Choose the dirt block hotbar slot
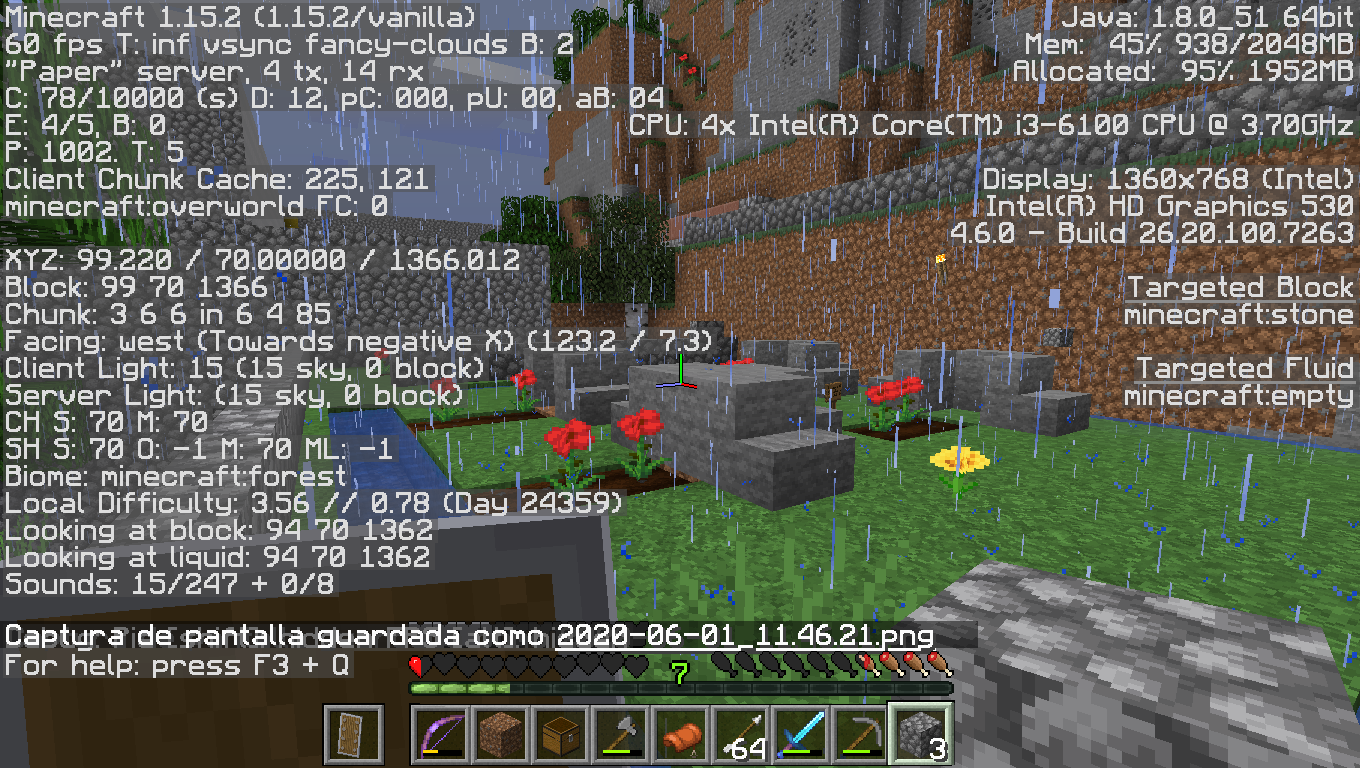Screen dimensions: 1360x768 500,735
